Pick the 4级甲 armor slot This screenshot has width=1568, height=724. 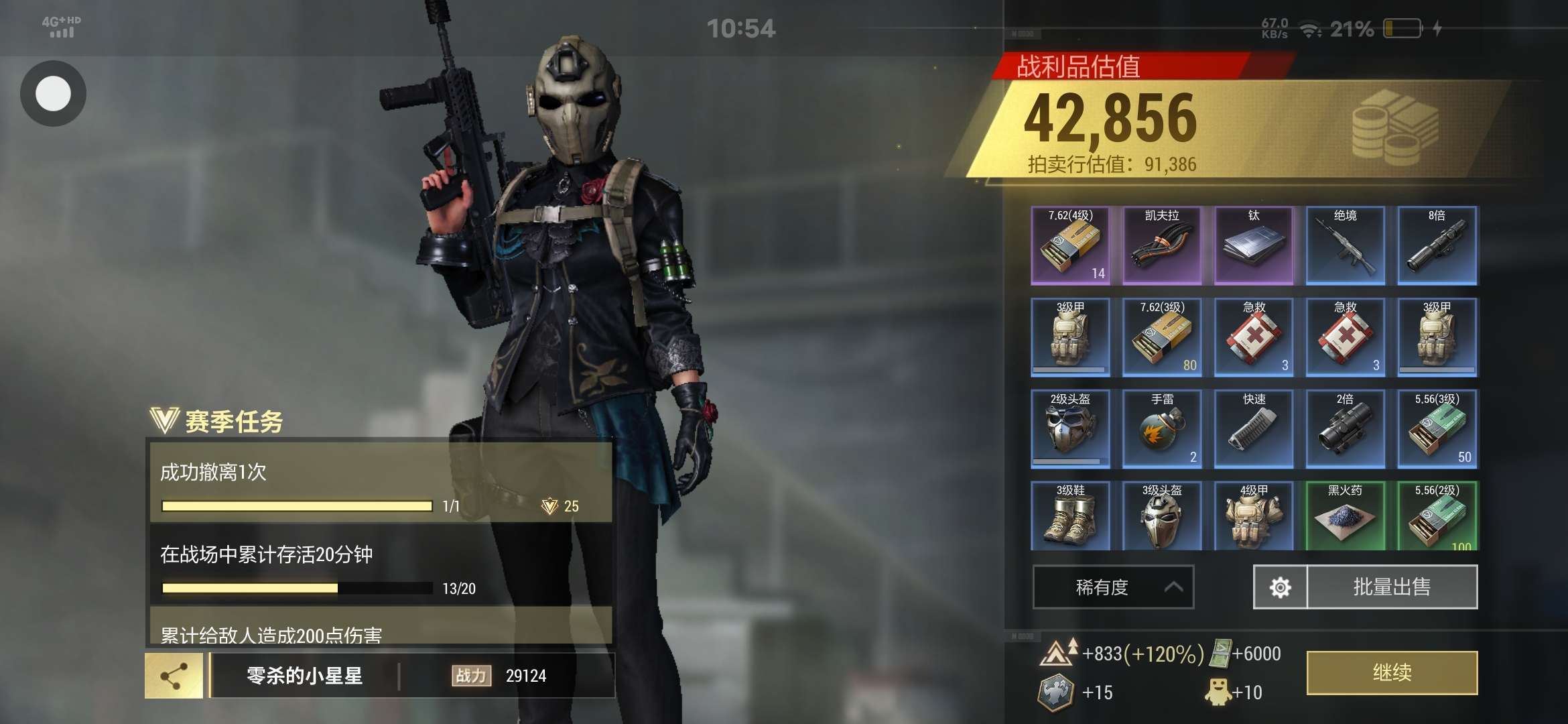(1254, 516)
